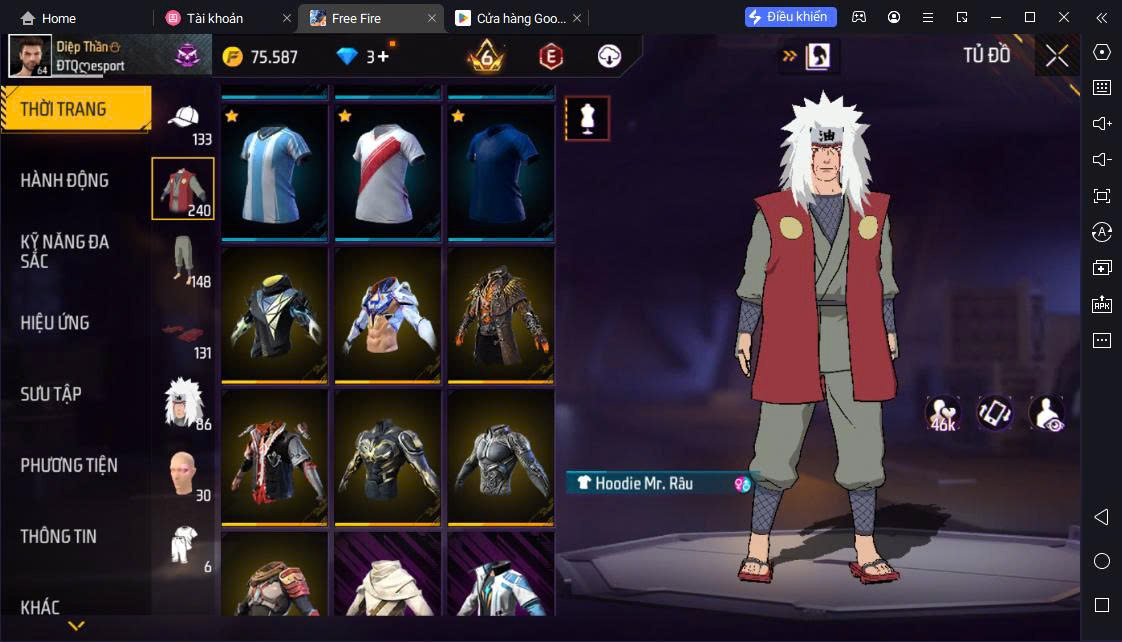Go to the SƯU TẬP tab

point(51,394)
